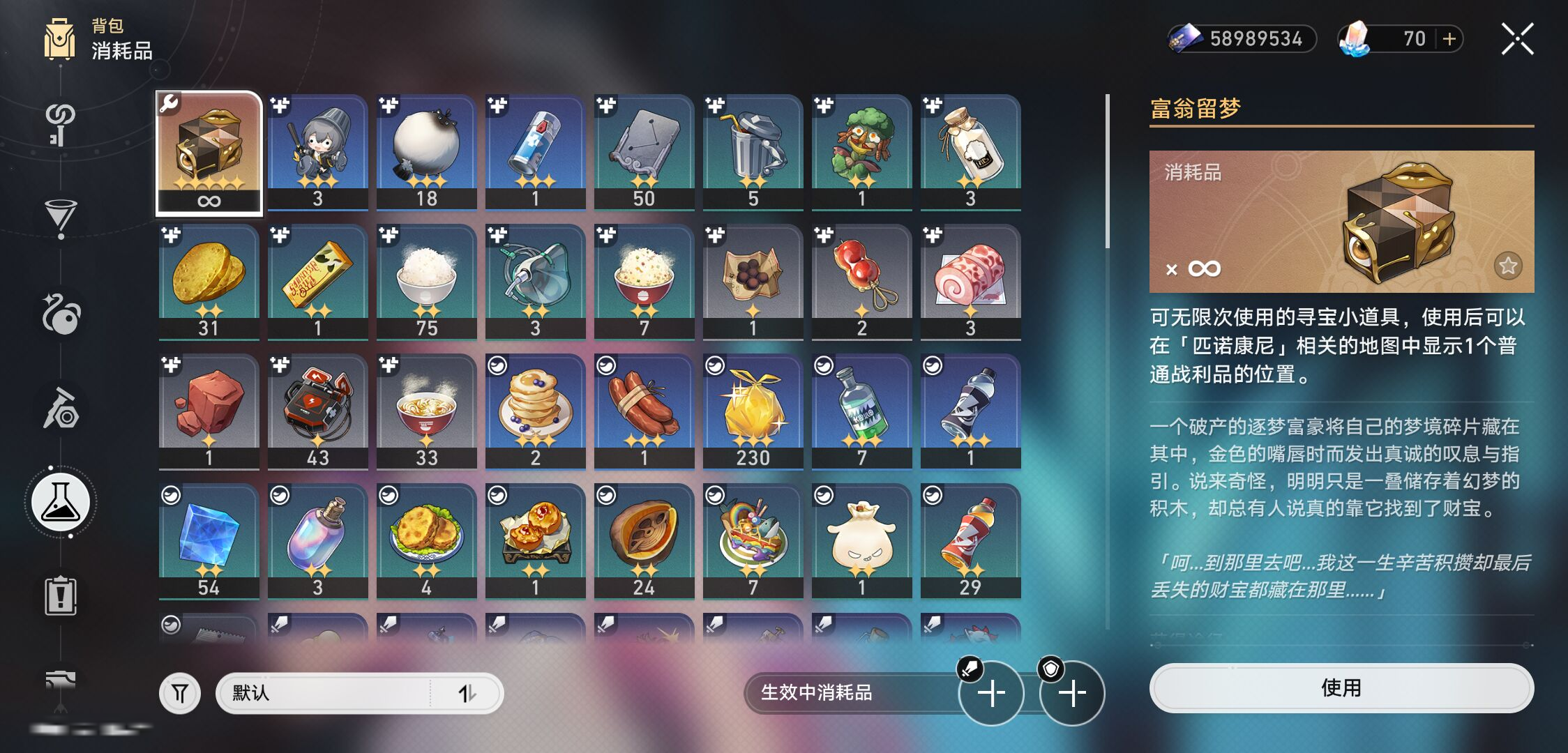Open the inventory filter funnel button
Screen dimensions: 1568x753
(180, 693)
